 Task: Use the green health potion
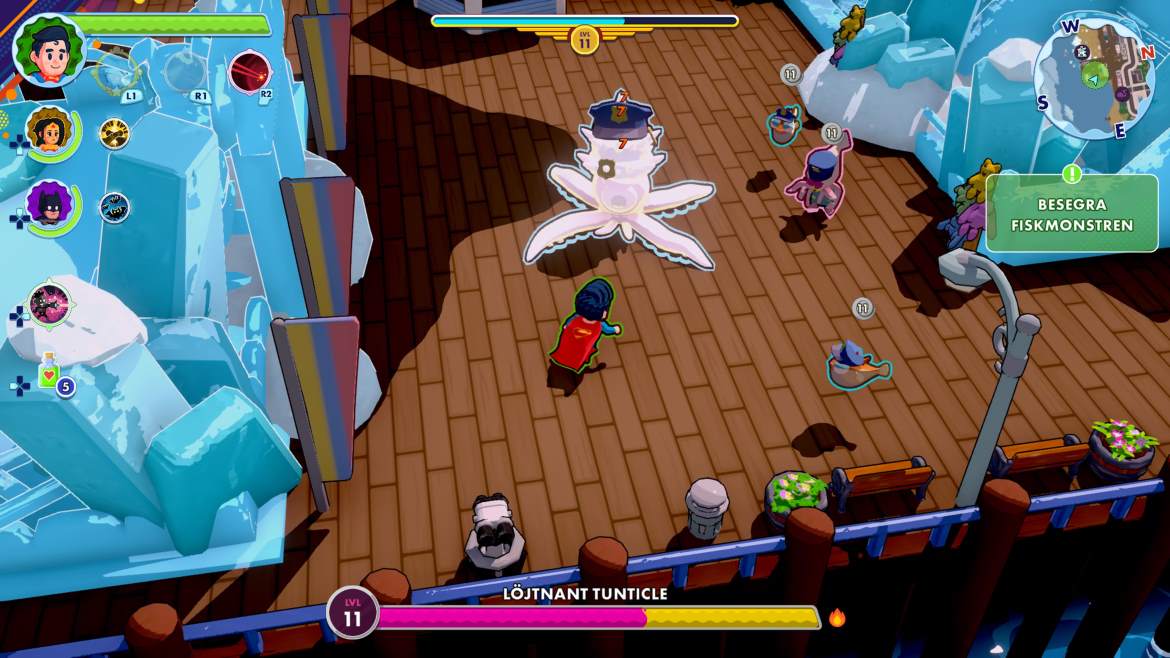[x=49, y=373]
